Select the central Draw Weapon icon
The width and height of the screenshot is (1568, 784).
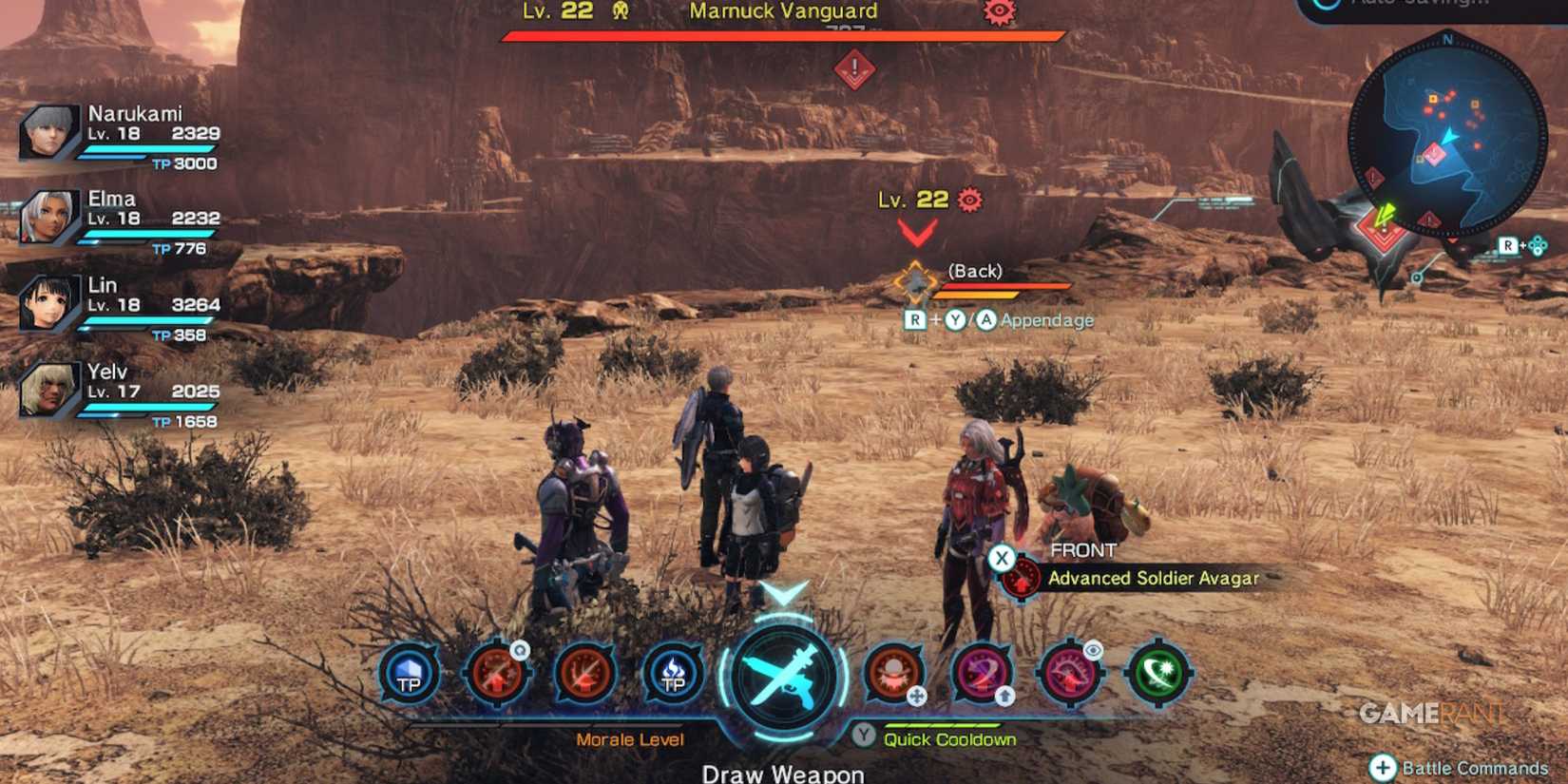tap(782, 676)
